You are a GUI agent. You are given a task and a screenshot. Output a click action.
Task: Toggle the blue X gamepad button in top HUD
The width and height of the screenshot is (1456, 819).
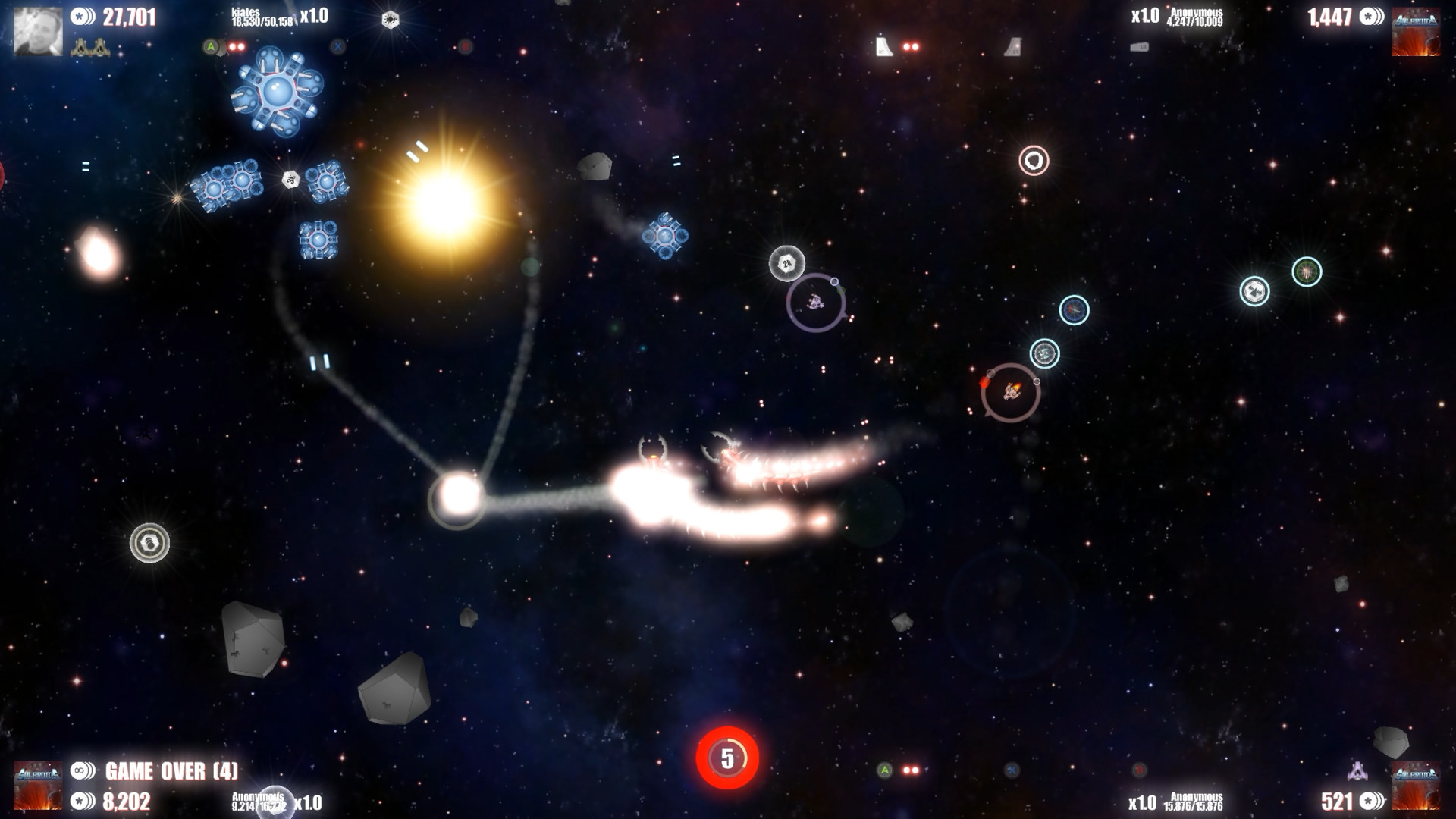(x=338, y=46)
